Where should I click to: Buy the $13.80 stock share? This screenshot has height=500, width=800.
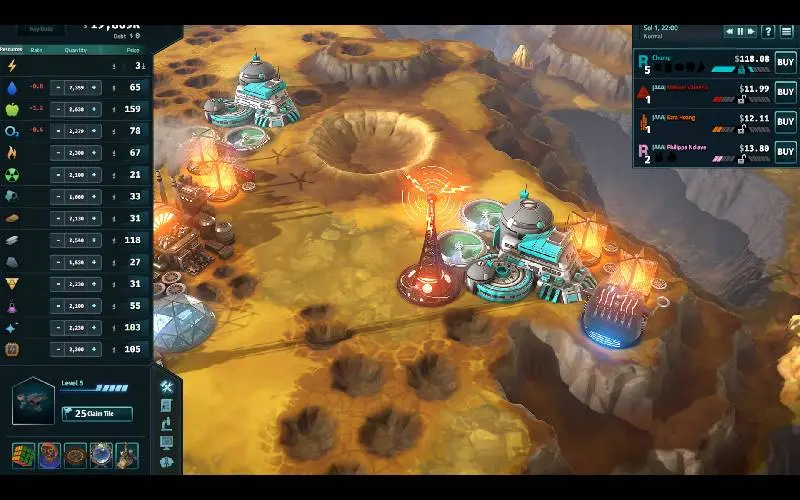point(785,152)
